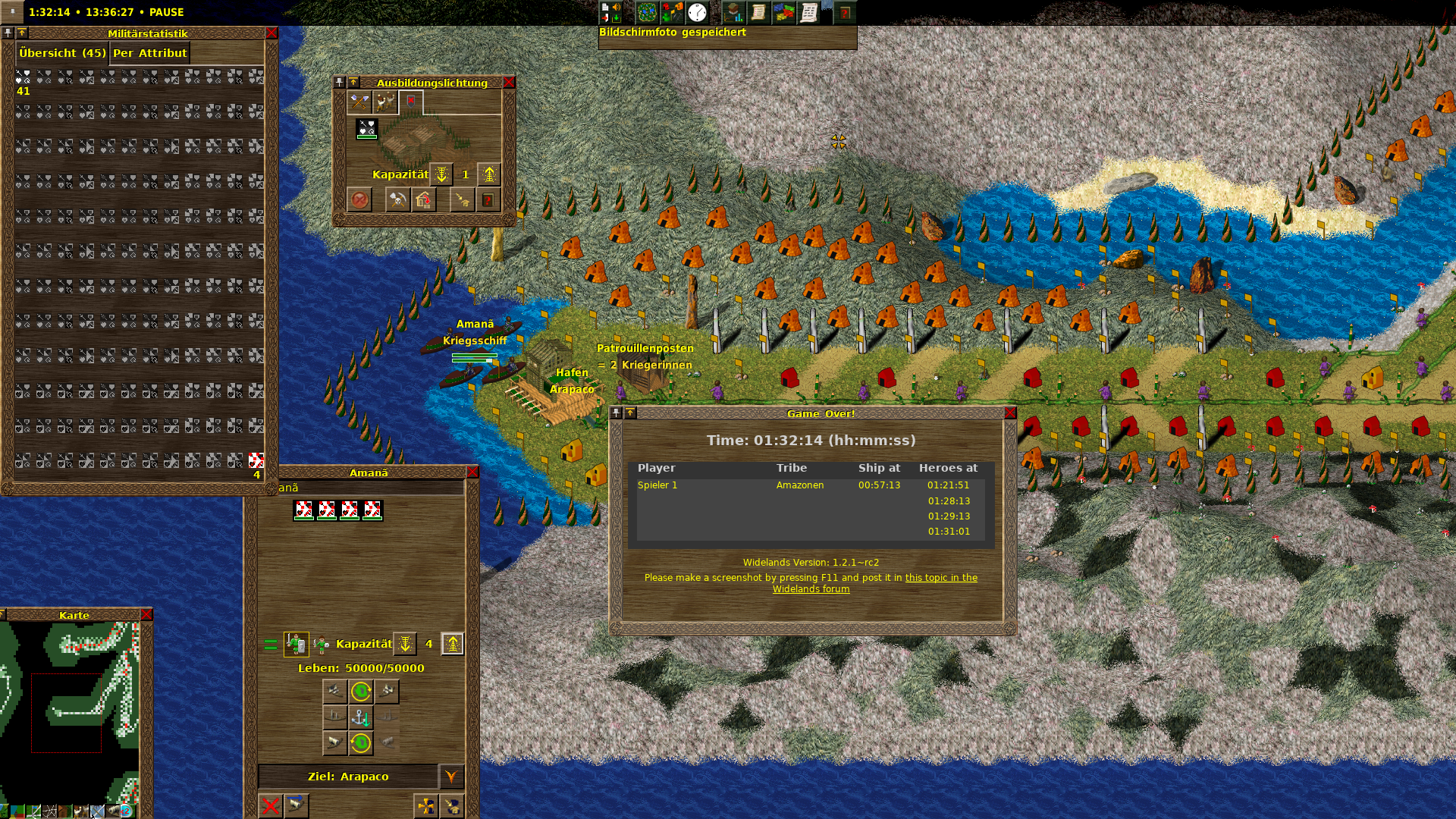Image resolution: width=1456 pixels, height=819 pixels.
Task: Open the help book in top toolbar
Action: (845, 13)
